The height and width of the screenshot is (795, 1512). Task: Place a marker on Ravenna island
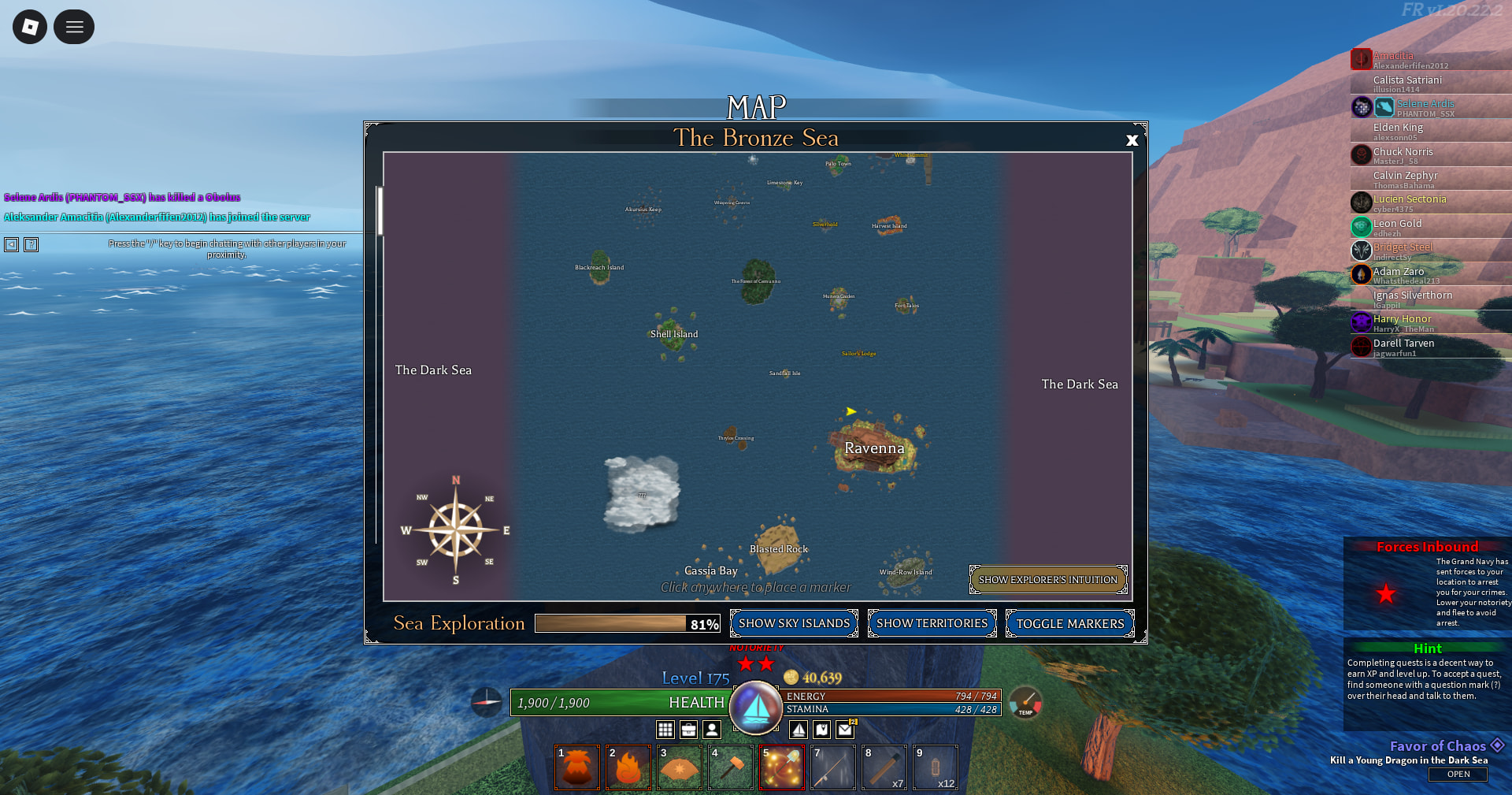tap(874, 448)
